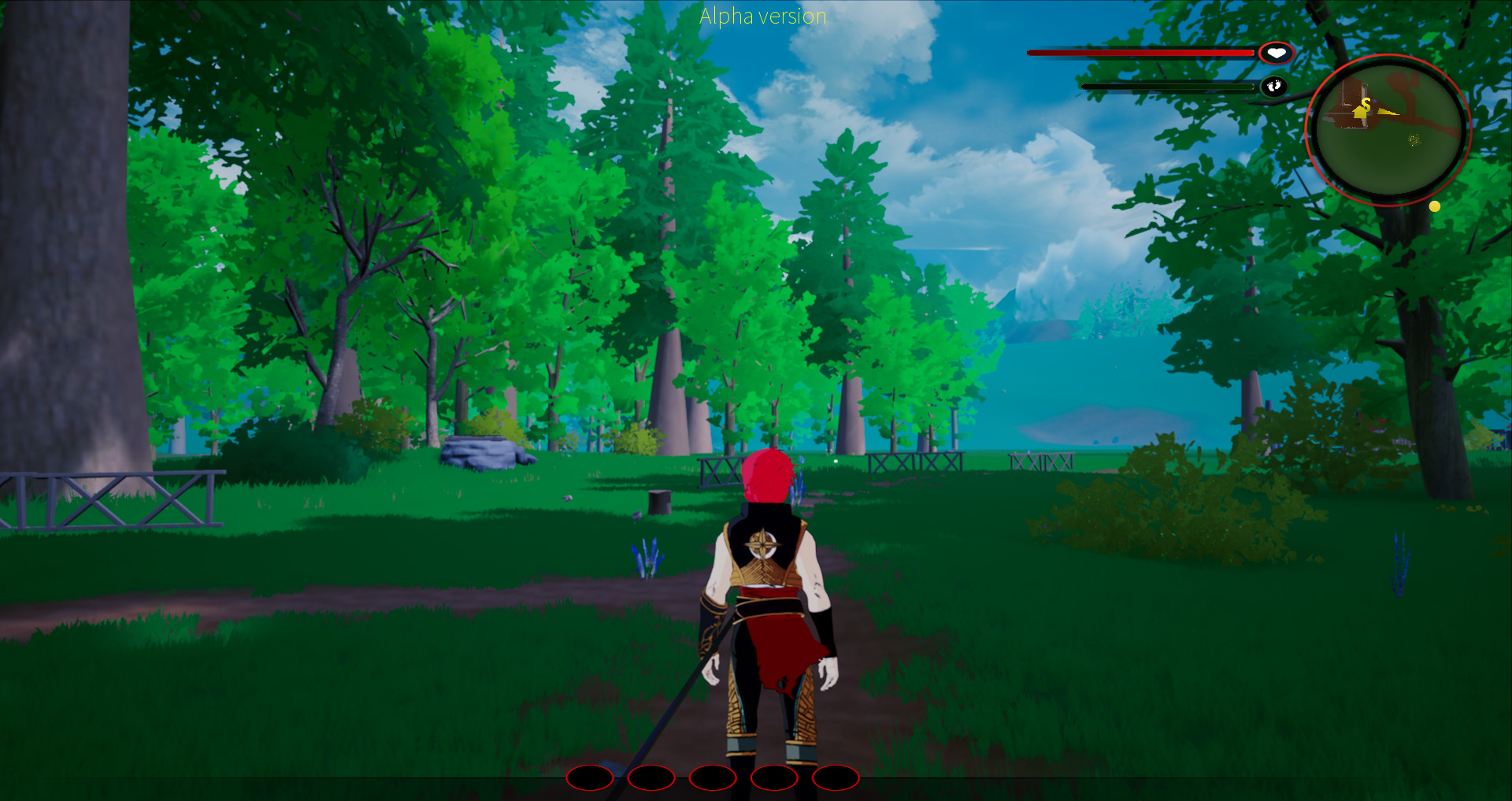Expand the second hotbar slot
This screenshot has width=1512, height=801.
point(652,778)
